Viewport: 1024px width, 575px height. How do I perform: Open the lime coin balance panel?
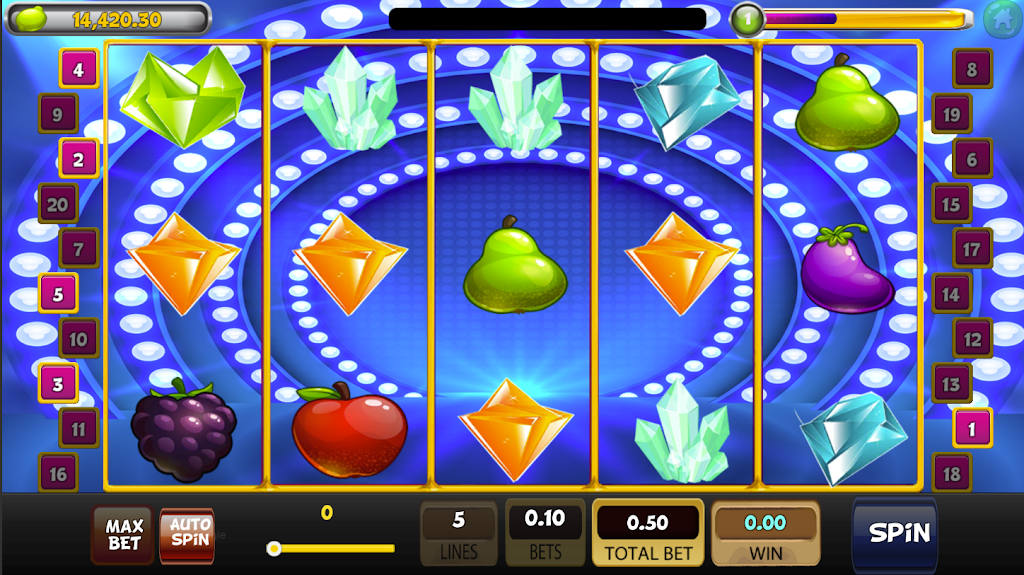click(108, 18)
